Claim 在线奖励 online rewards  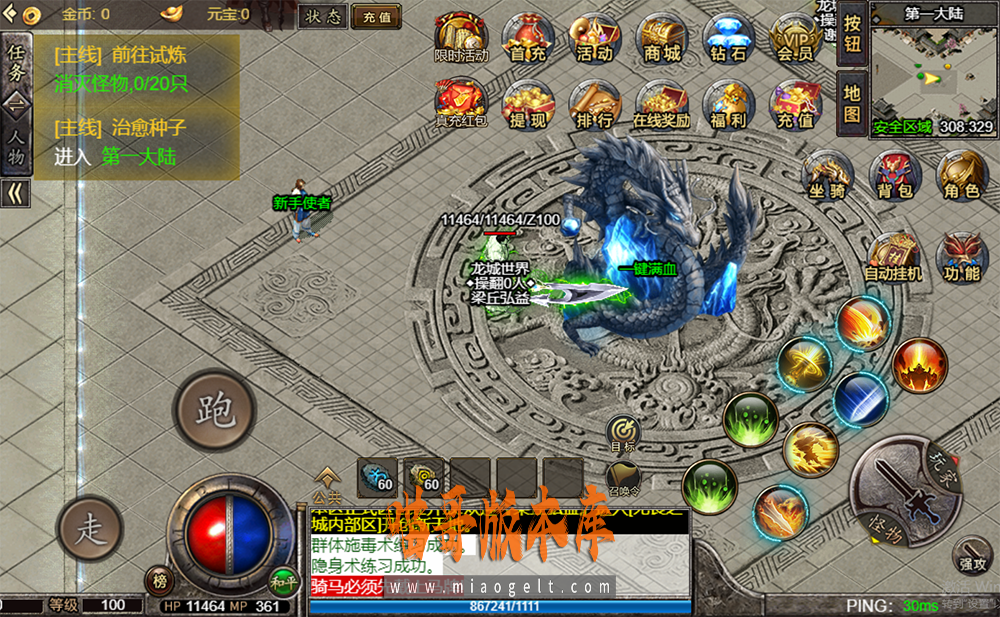661,106
